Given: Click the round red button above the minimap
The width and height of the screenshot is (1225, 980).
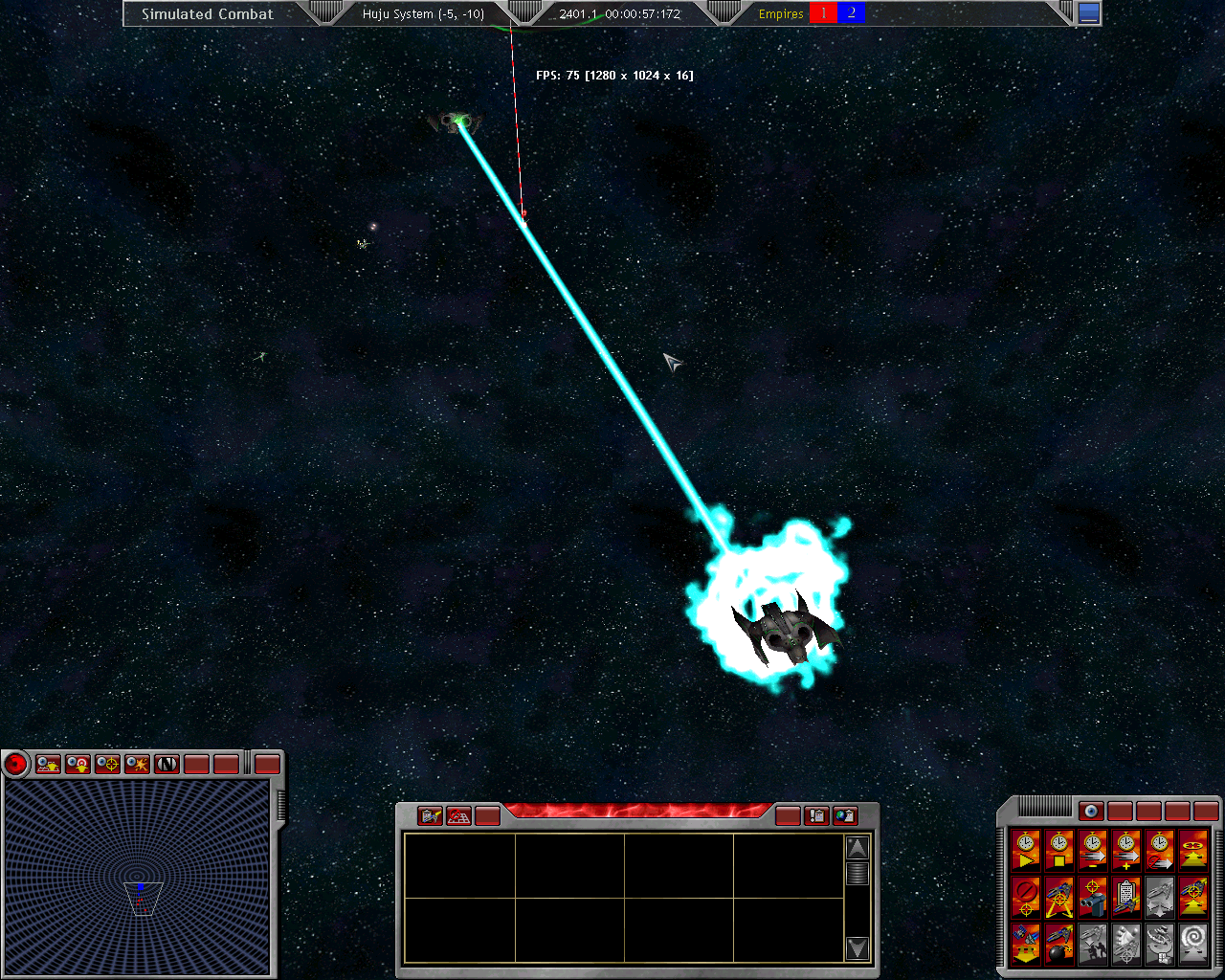Looking at the screenshot, I should pyautogui.click(x=16, y=764).
